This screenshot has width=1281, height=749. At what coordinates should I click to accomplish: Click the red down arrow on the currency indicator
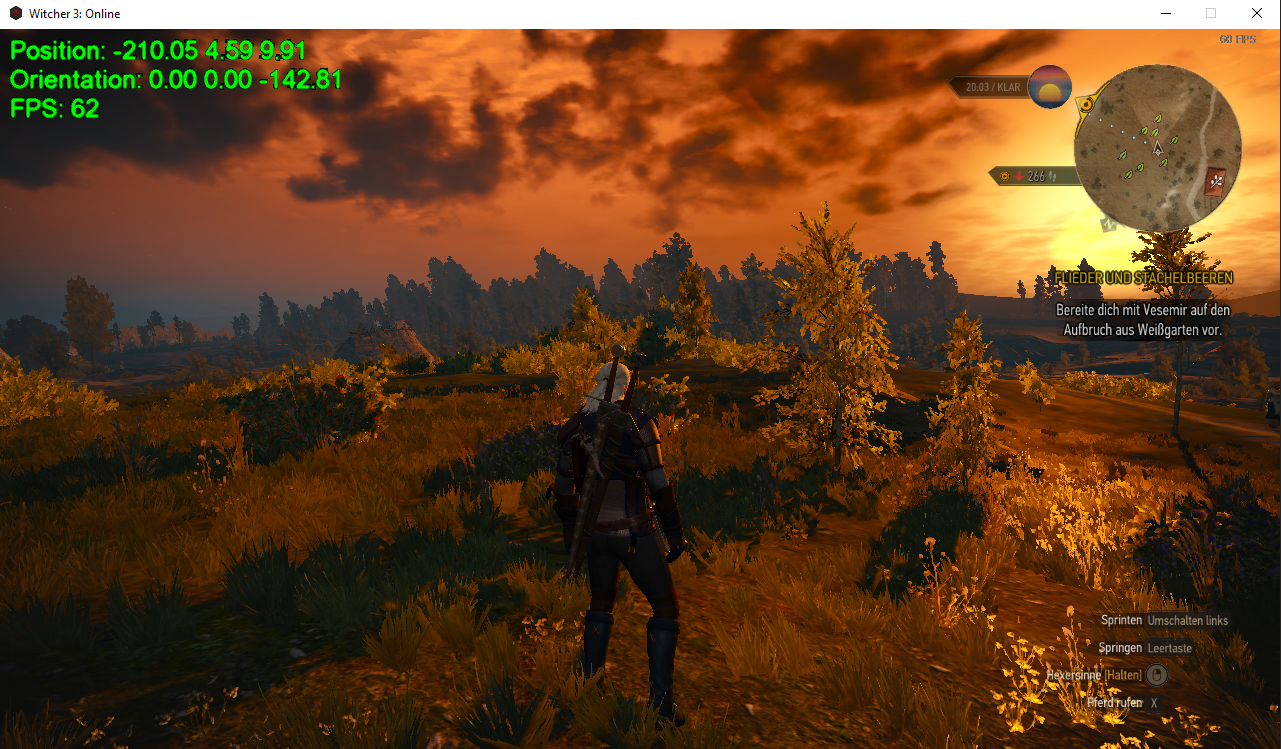pos(1018,176)
